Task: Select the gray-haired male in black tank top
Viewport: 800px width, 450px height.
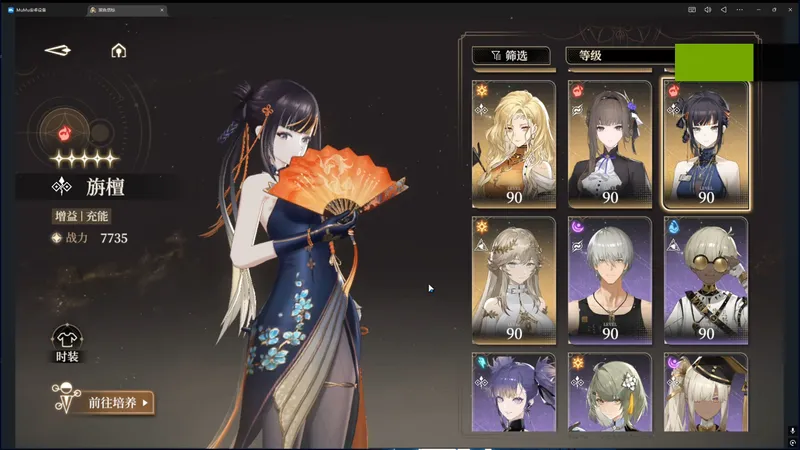Action: pos(609,280)
